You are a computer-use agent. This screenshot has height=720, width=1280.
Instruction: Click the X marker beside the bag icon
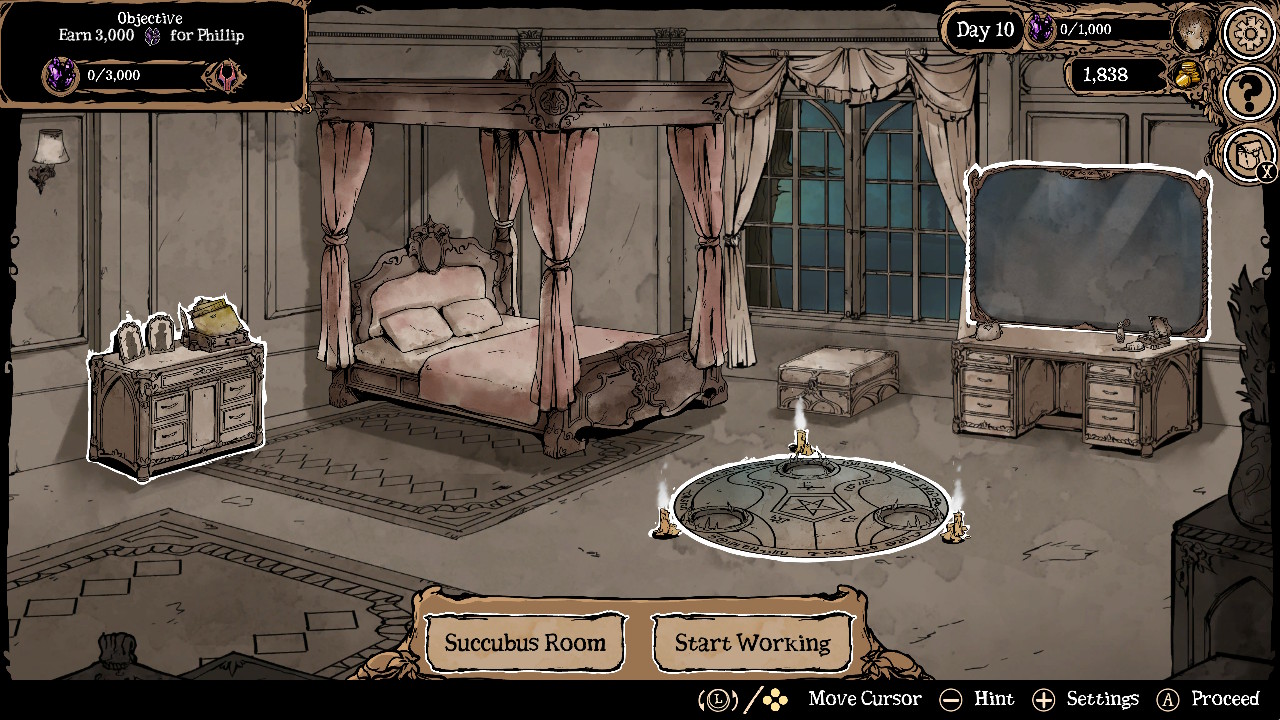point(1268,172)
